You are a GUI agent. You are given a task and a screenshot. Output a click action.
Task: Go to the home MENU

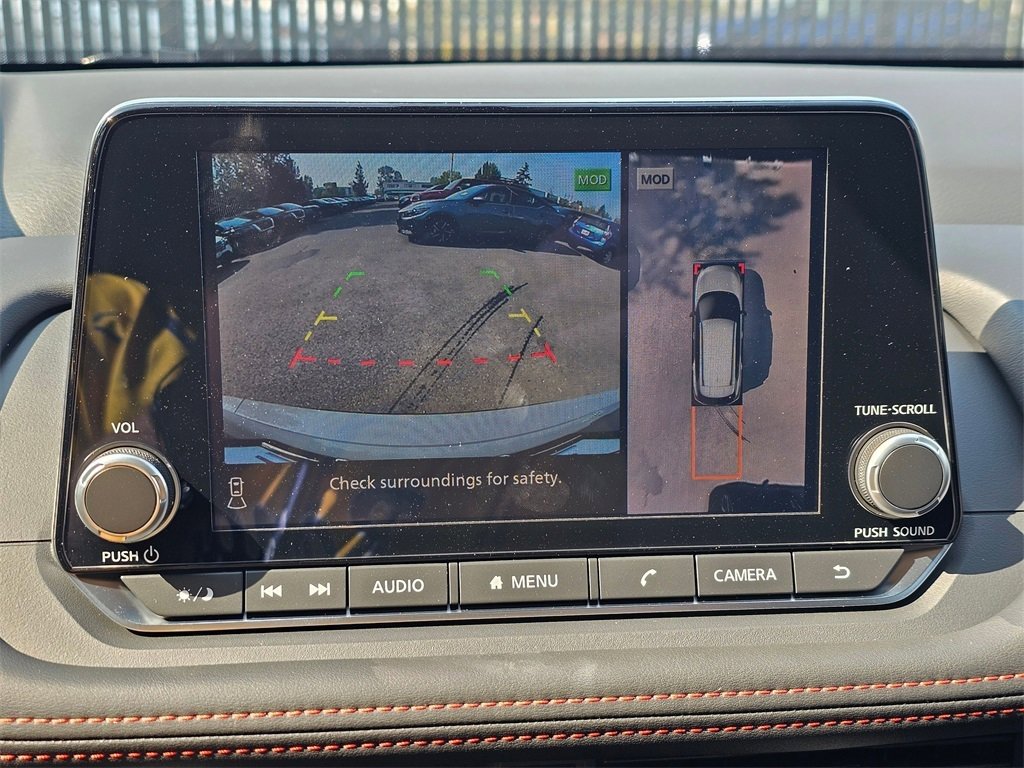(x=524, y=582)
